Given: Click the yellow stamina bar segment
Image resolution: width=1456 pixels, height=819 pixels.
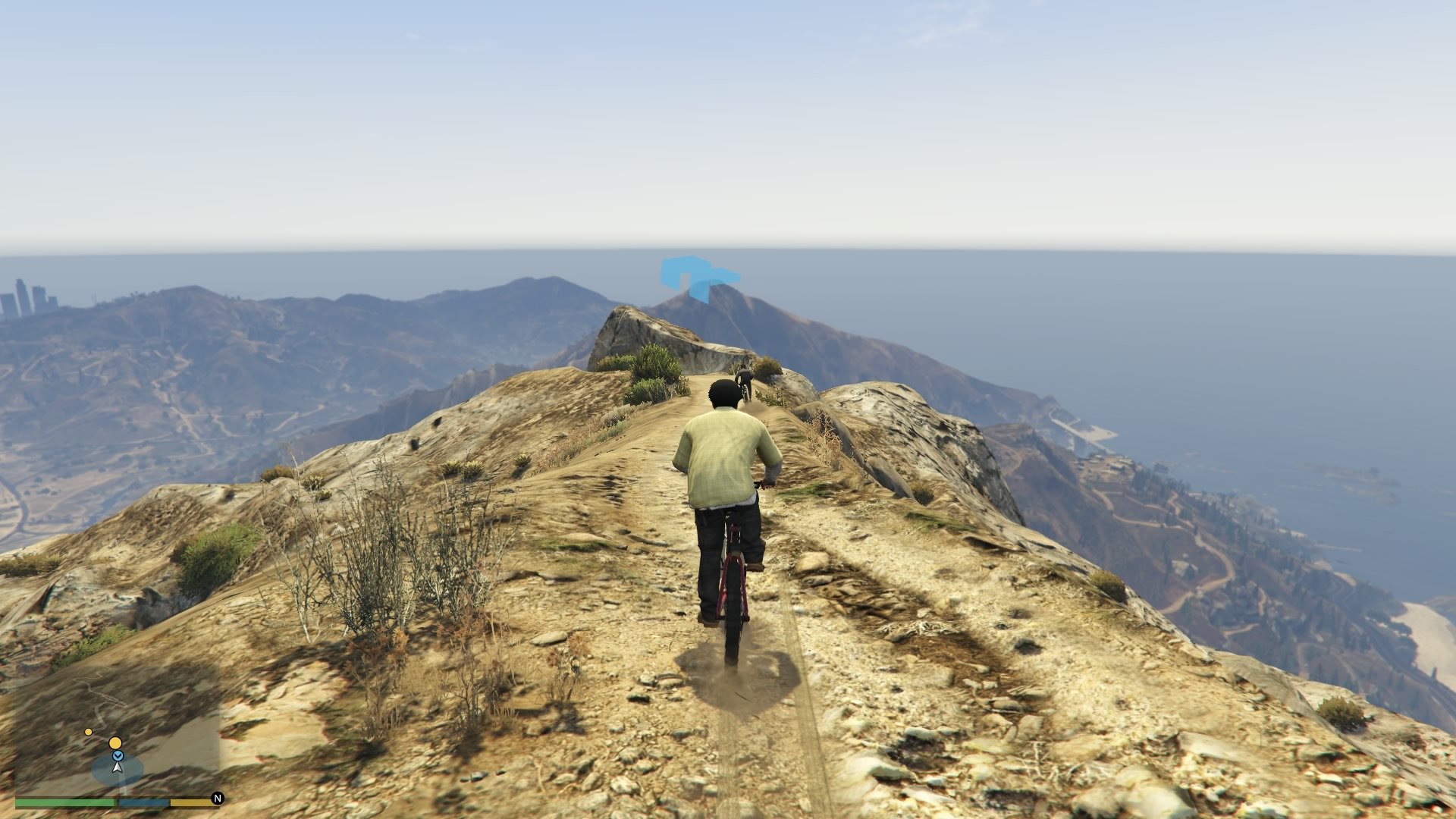Looking at the screenshot, I should [x=192, y=801].
